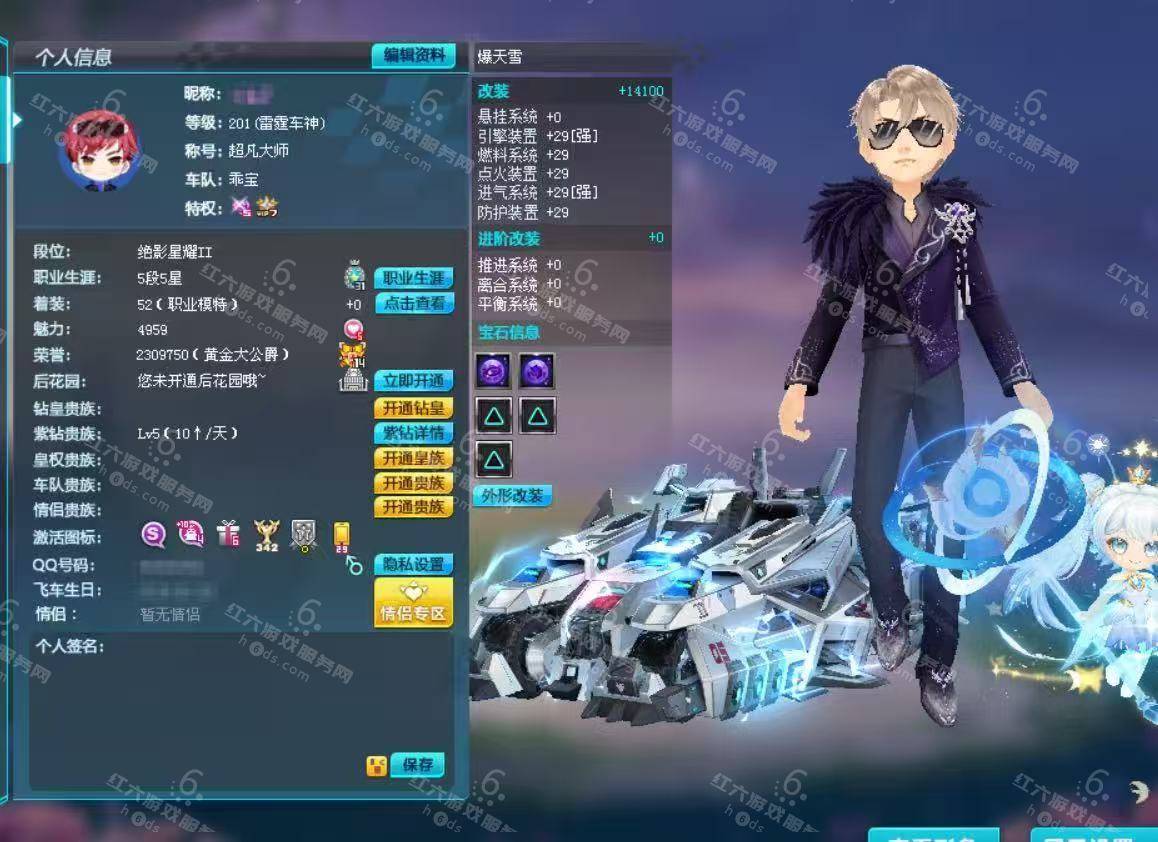Screen dimensions: 1158x842
Task: Activate the garden with 立即开通
Action: pos(413,381)
